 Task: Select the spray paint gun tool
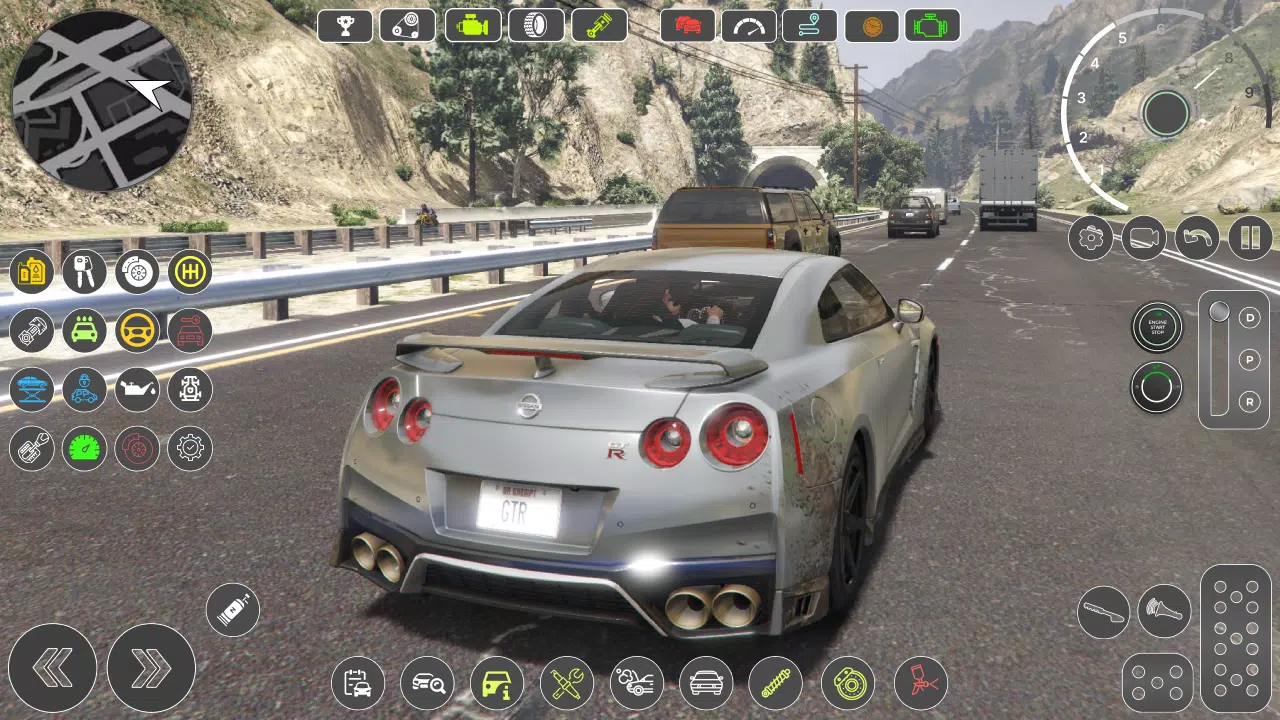(x=919, y=682)
